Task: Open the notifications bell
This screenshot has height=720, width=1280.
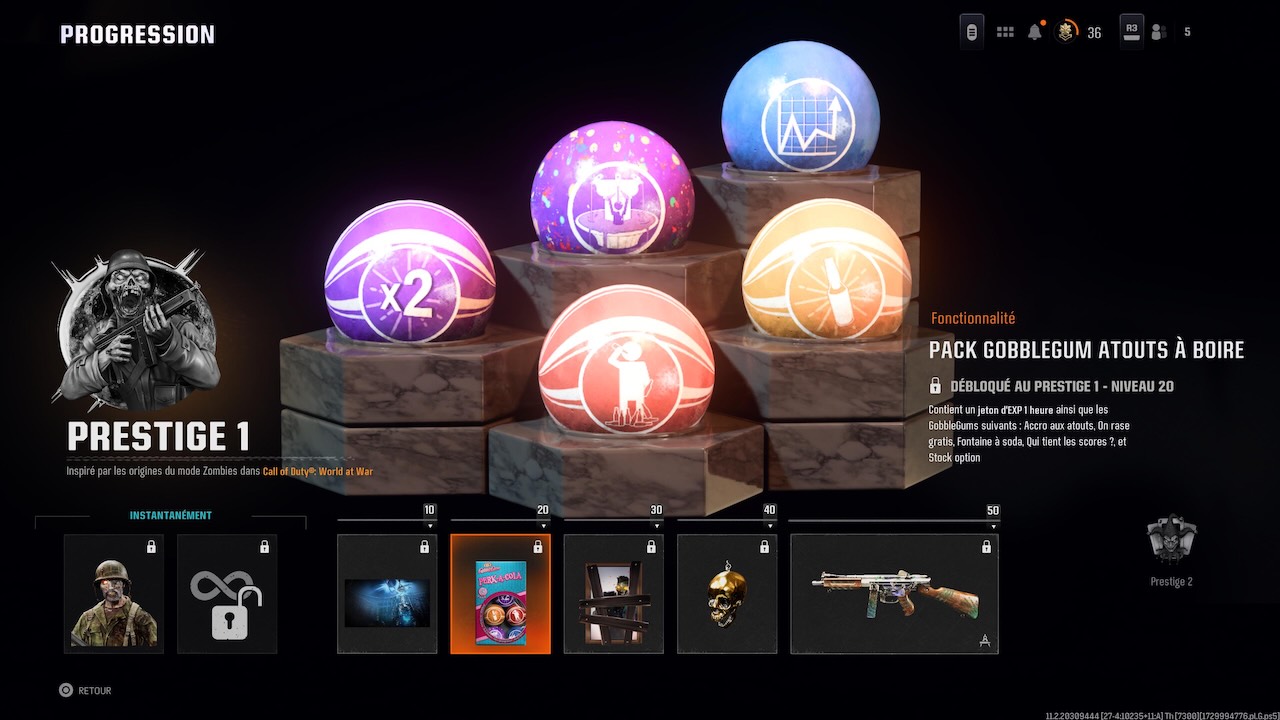Action: click(x=1035, y=32)
